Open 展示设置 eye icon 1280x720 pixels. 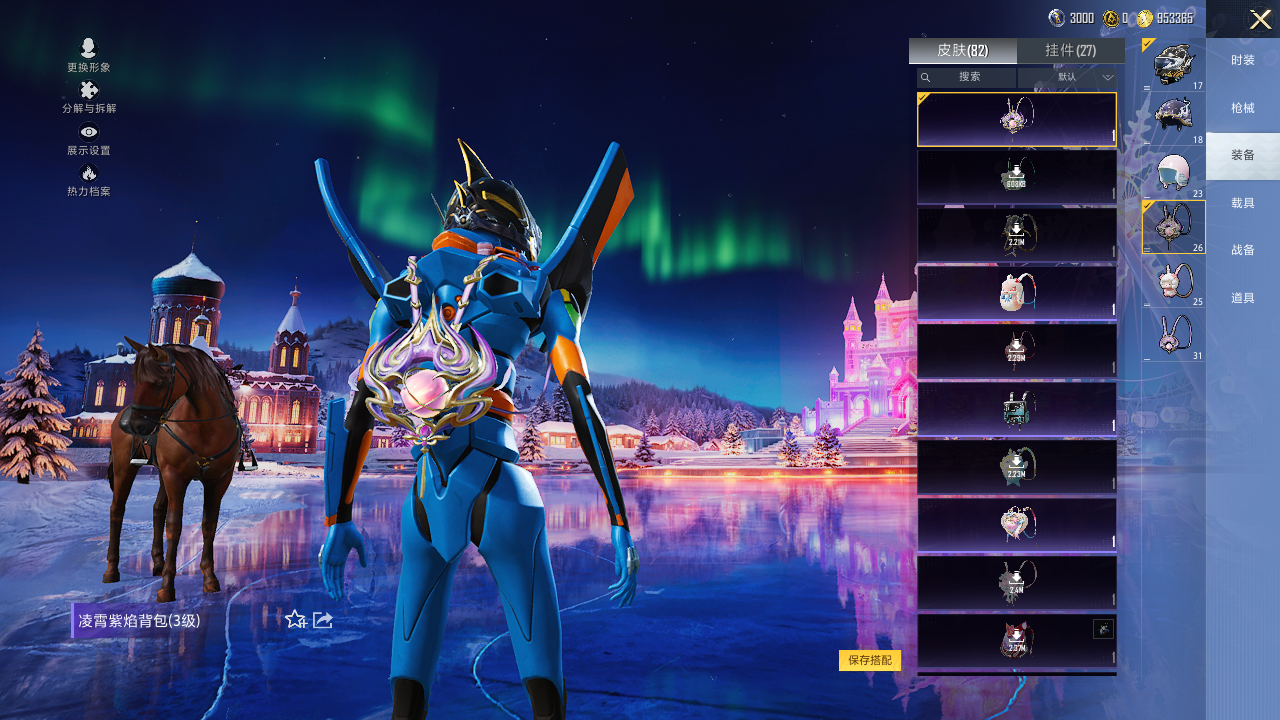[x=89, y=138]
